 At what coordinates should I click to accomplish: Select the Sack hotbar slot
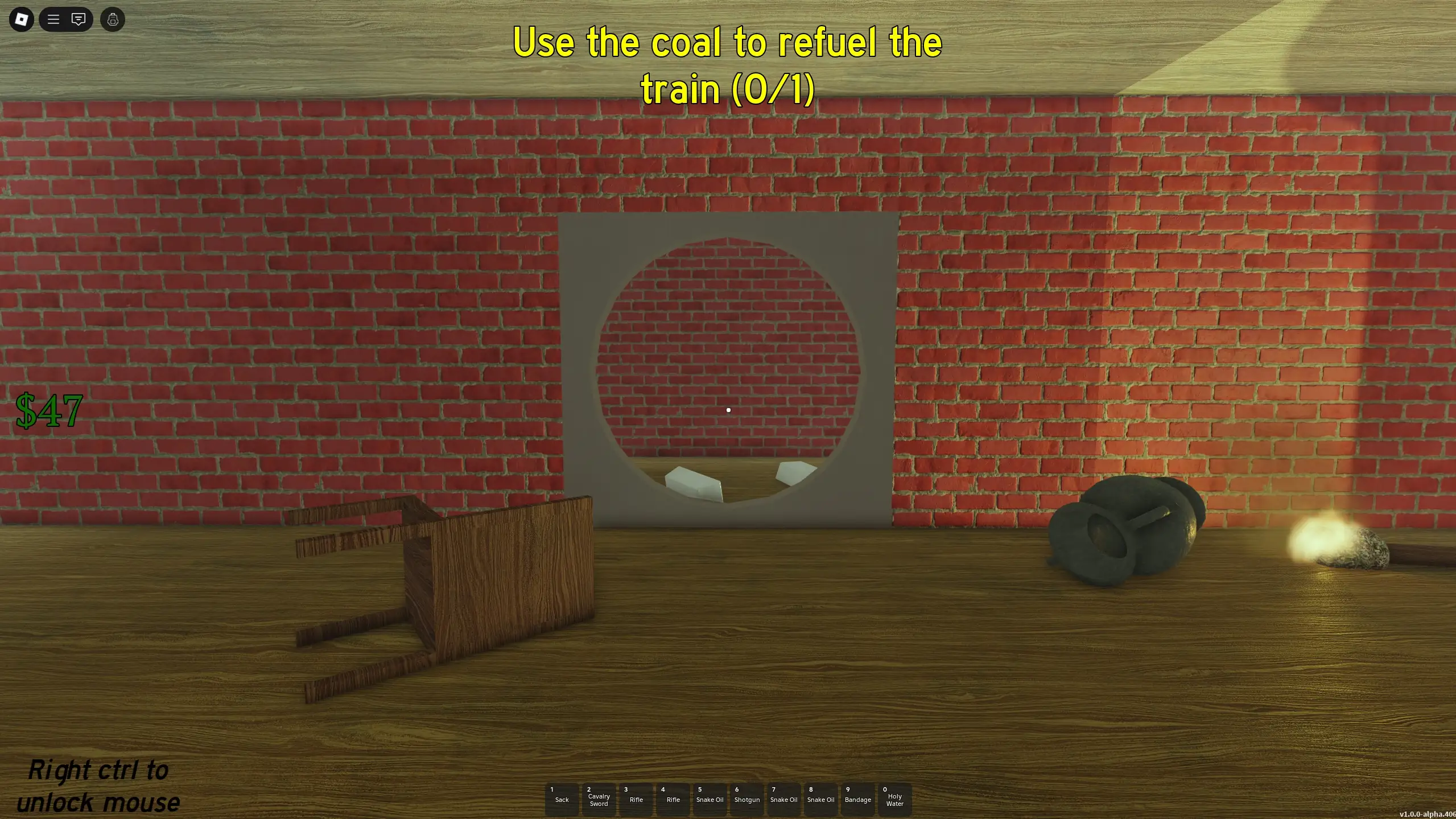[562, 799]
